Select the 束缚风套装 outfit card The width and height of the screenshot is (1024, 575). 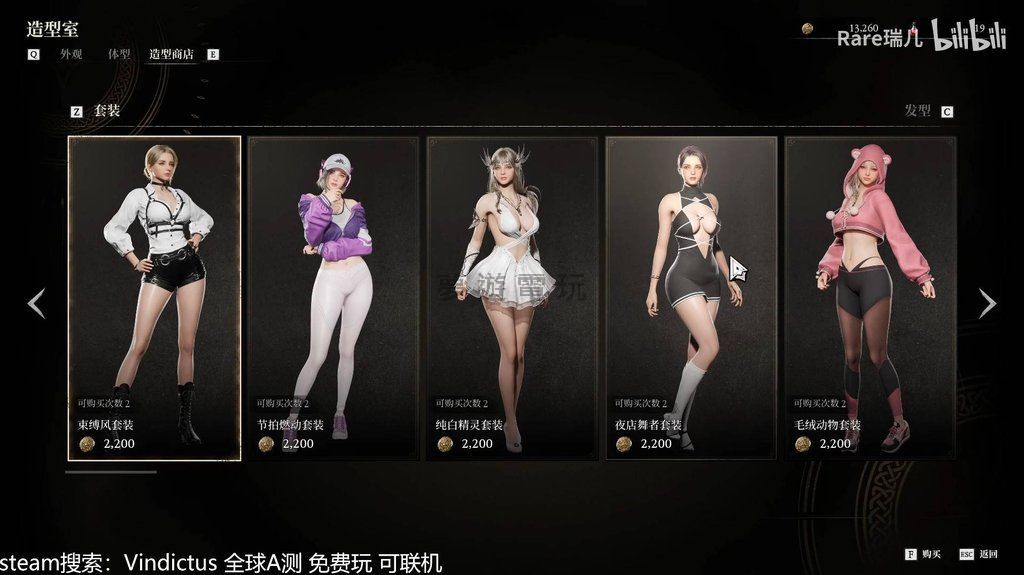pos(154,298)
